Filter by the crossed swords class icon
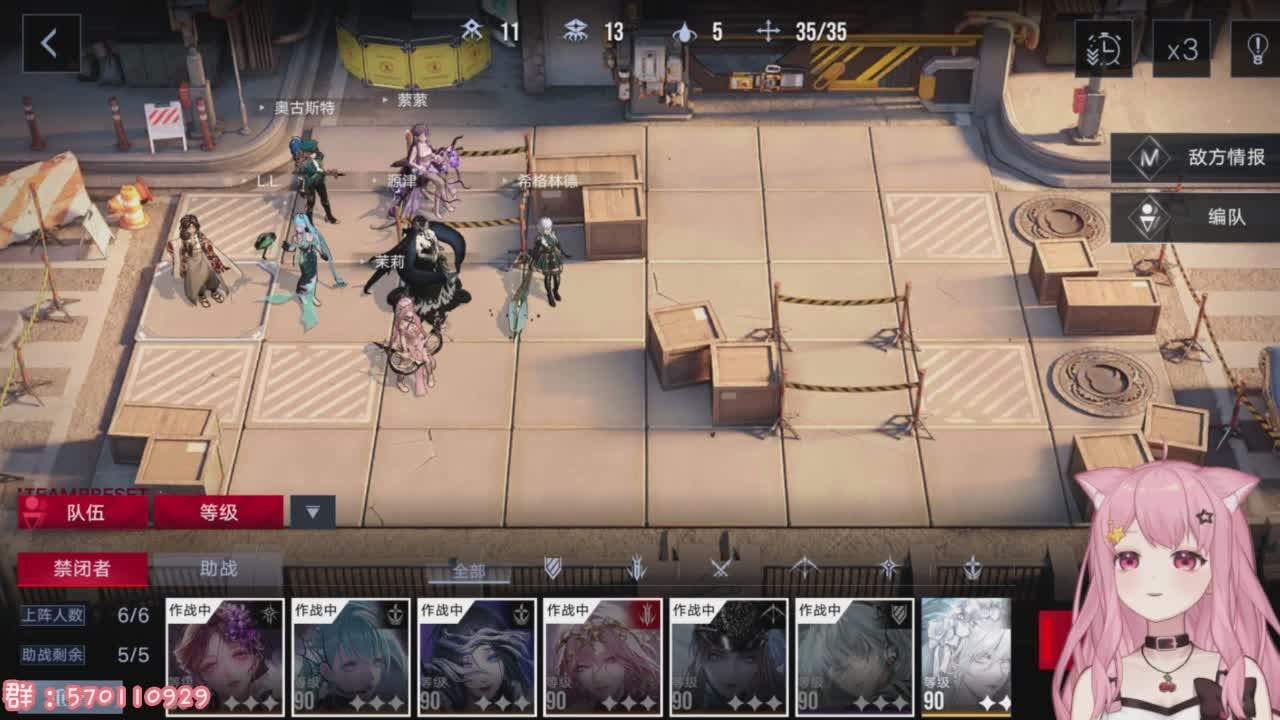This screenshot has height=720, width=1280. pyautogui.click(x=721, y=569)
